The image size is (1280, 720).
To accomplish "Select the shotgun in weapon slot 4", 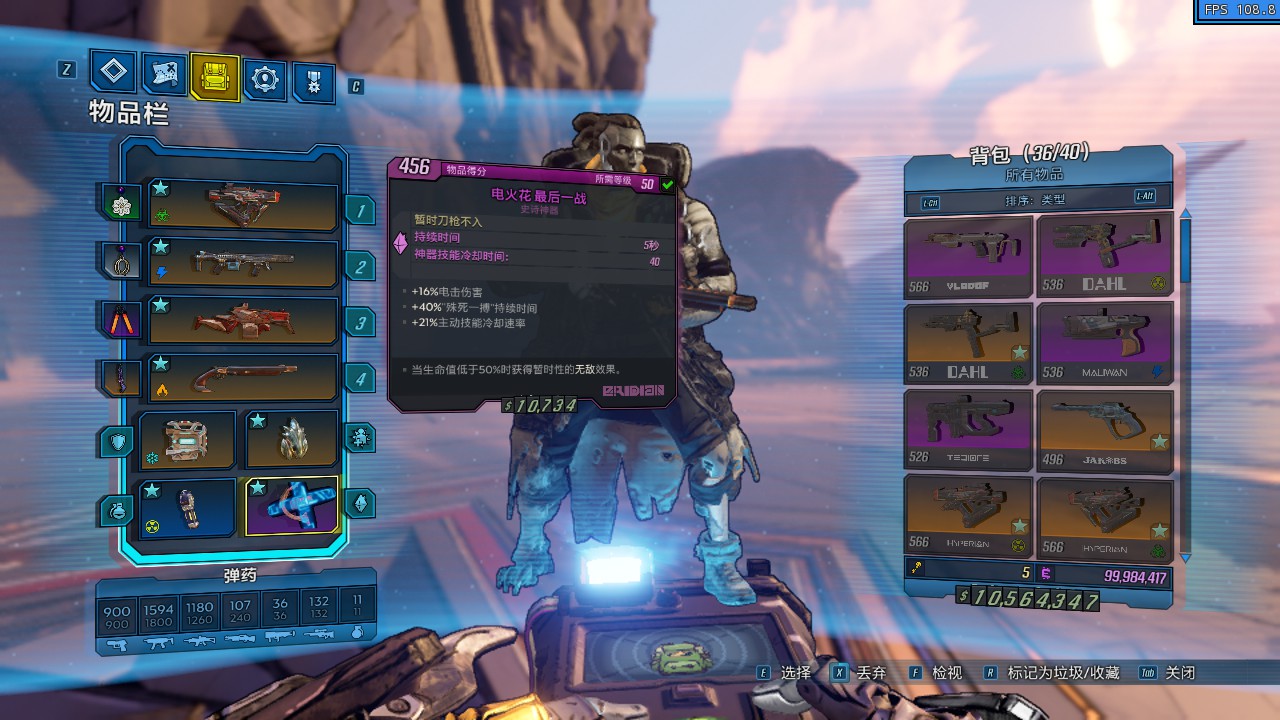I will coord(243,378).
